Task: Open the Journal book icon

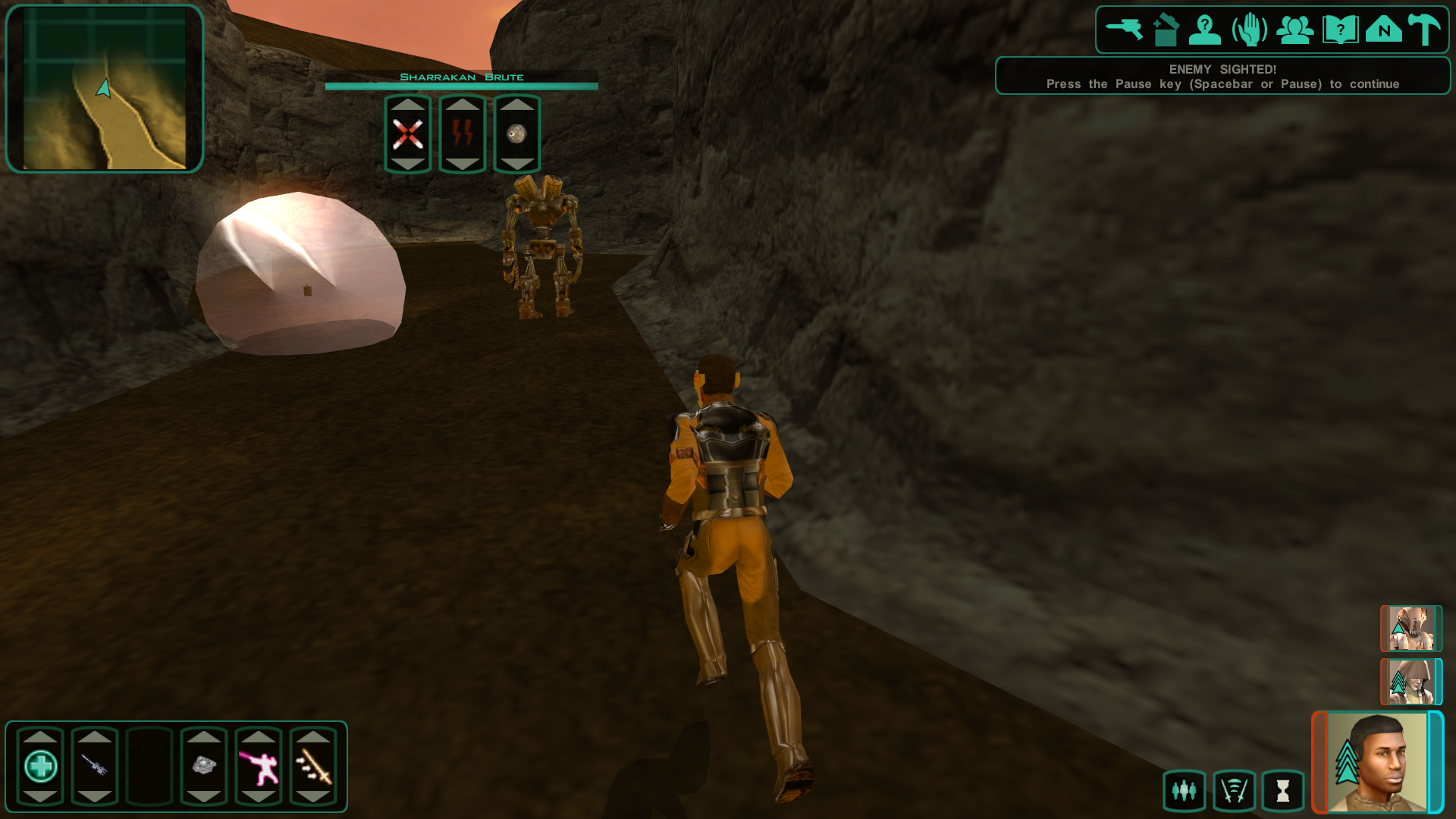Action: click(1339, 29)
